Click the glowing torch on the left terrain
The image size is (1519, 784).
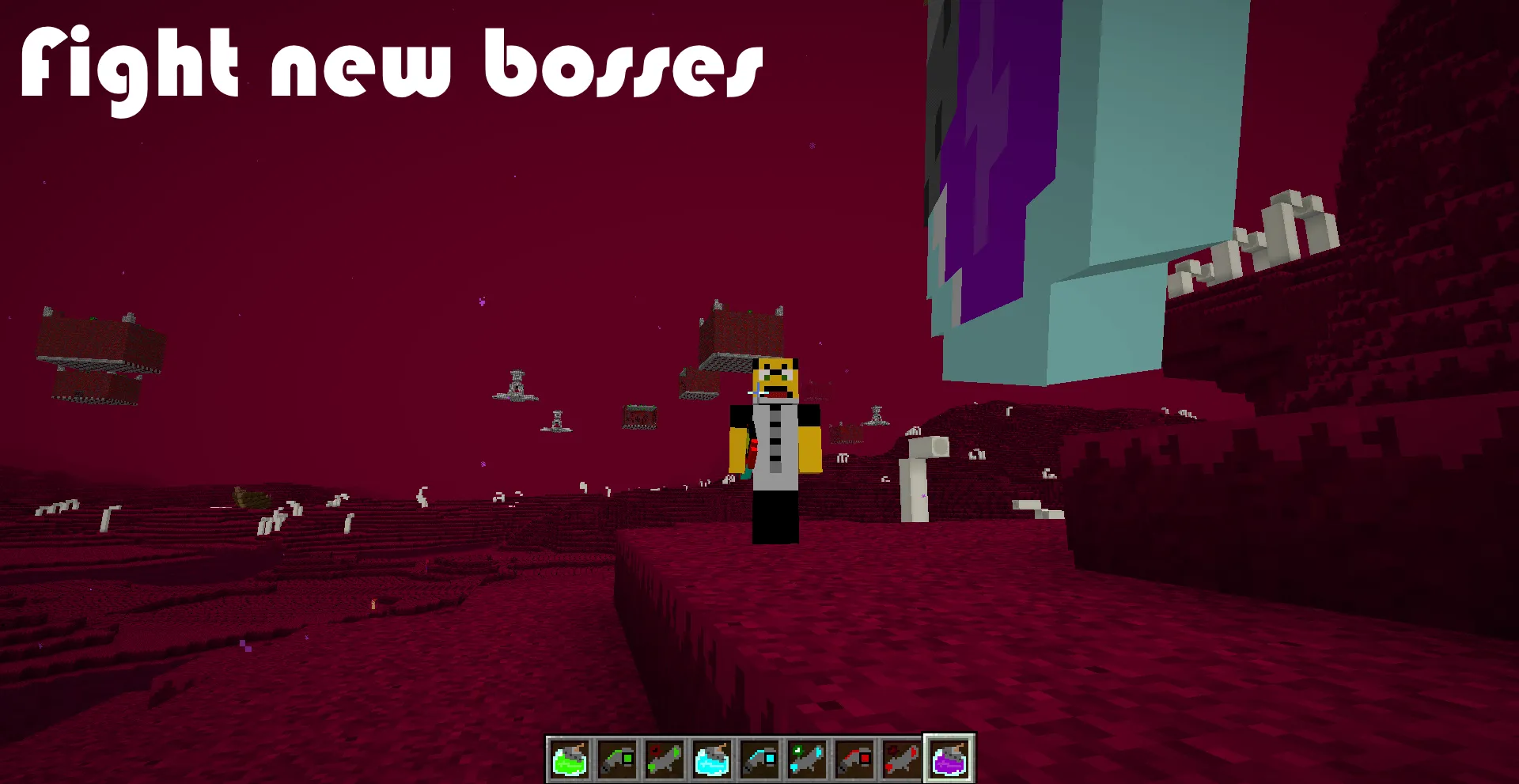tap(374, 604)
